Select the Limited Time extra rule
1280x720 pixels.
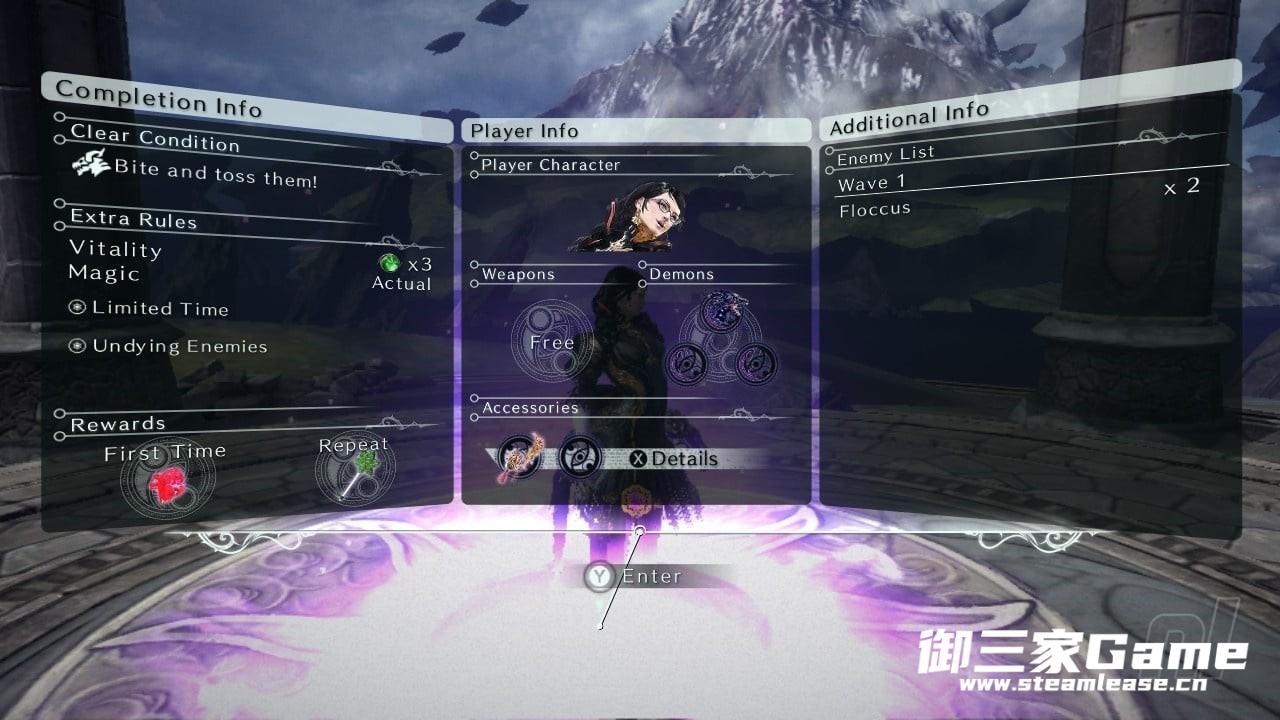point(160,308)
